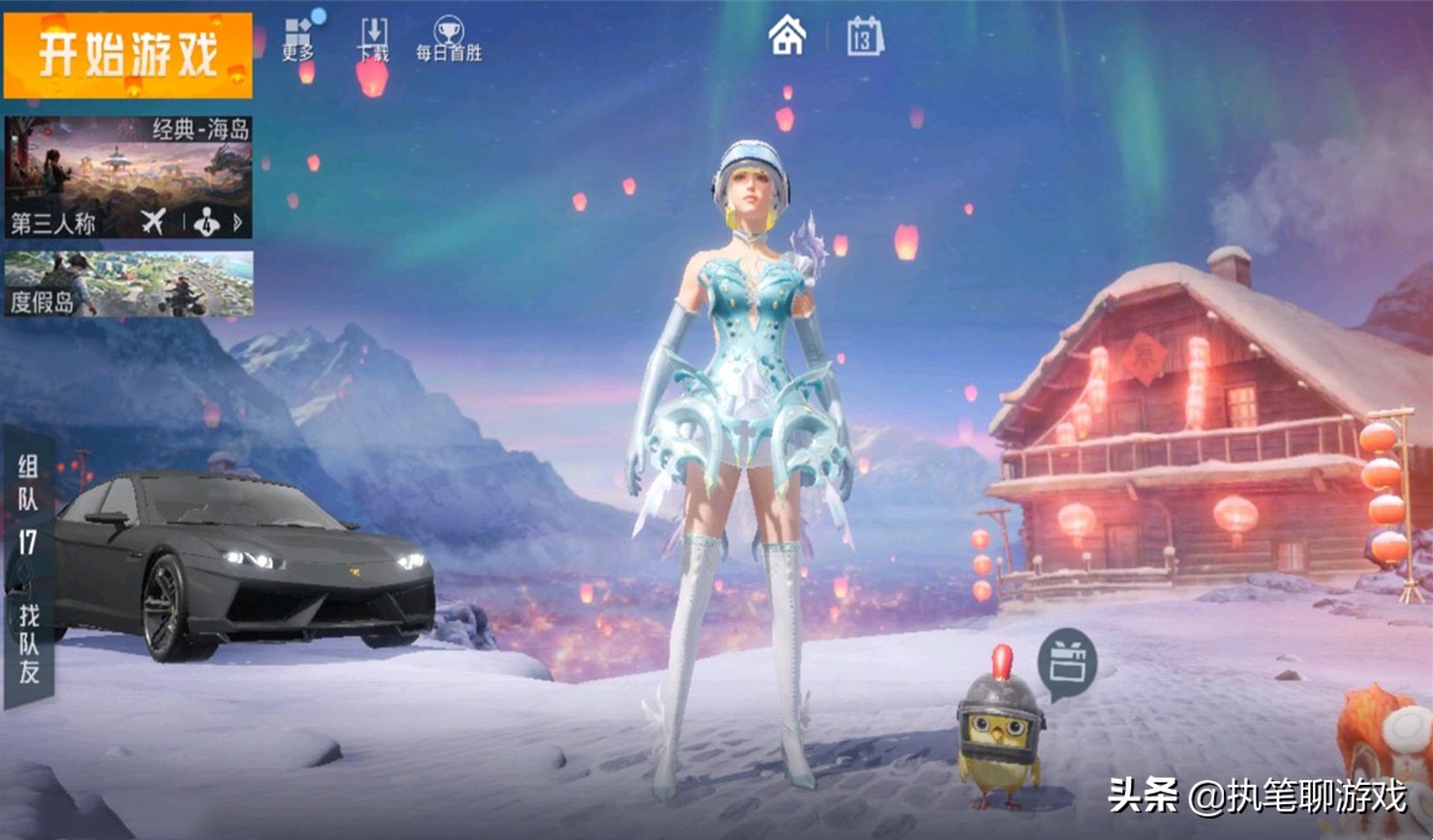1433x840 pixels.
Task: Go to the home icon tab
Action: coord(786,37)
